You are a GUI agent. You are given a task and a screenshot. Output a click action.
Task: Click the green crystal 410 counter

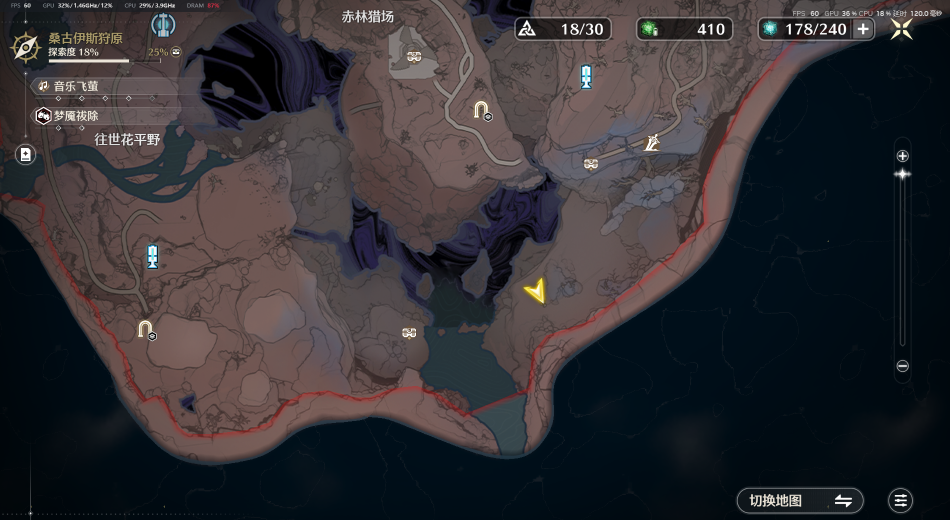pos(685,29)
